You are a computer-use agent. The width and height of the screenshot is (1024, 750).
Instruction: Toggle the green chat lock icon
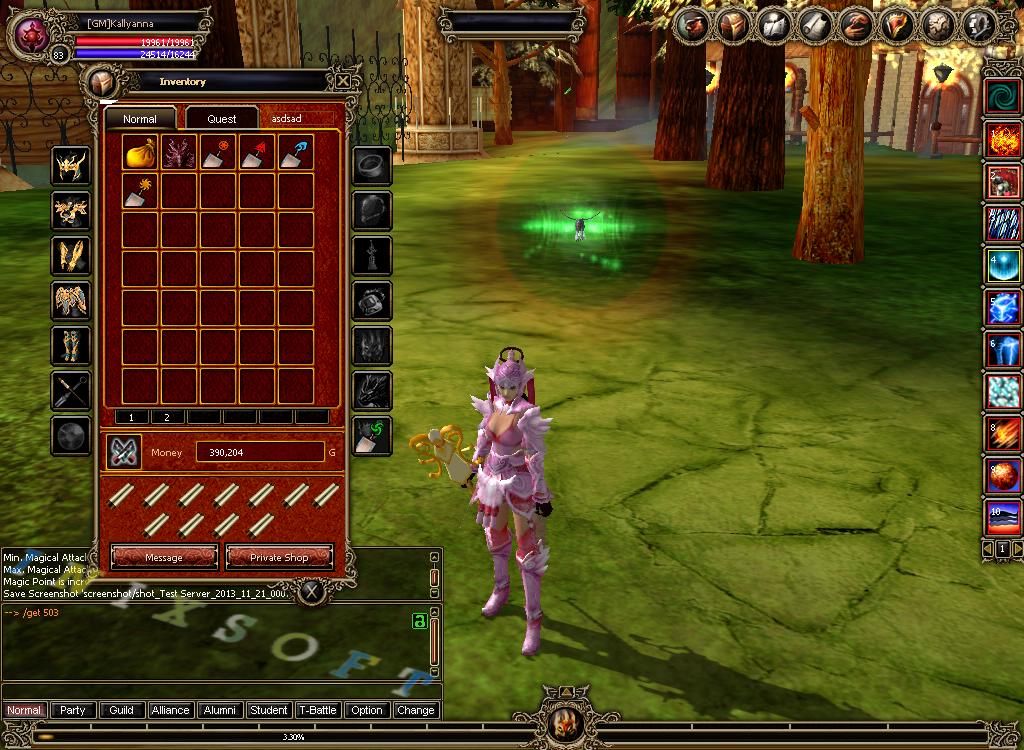[420, 621]
